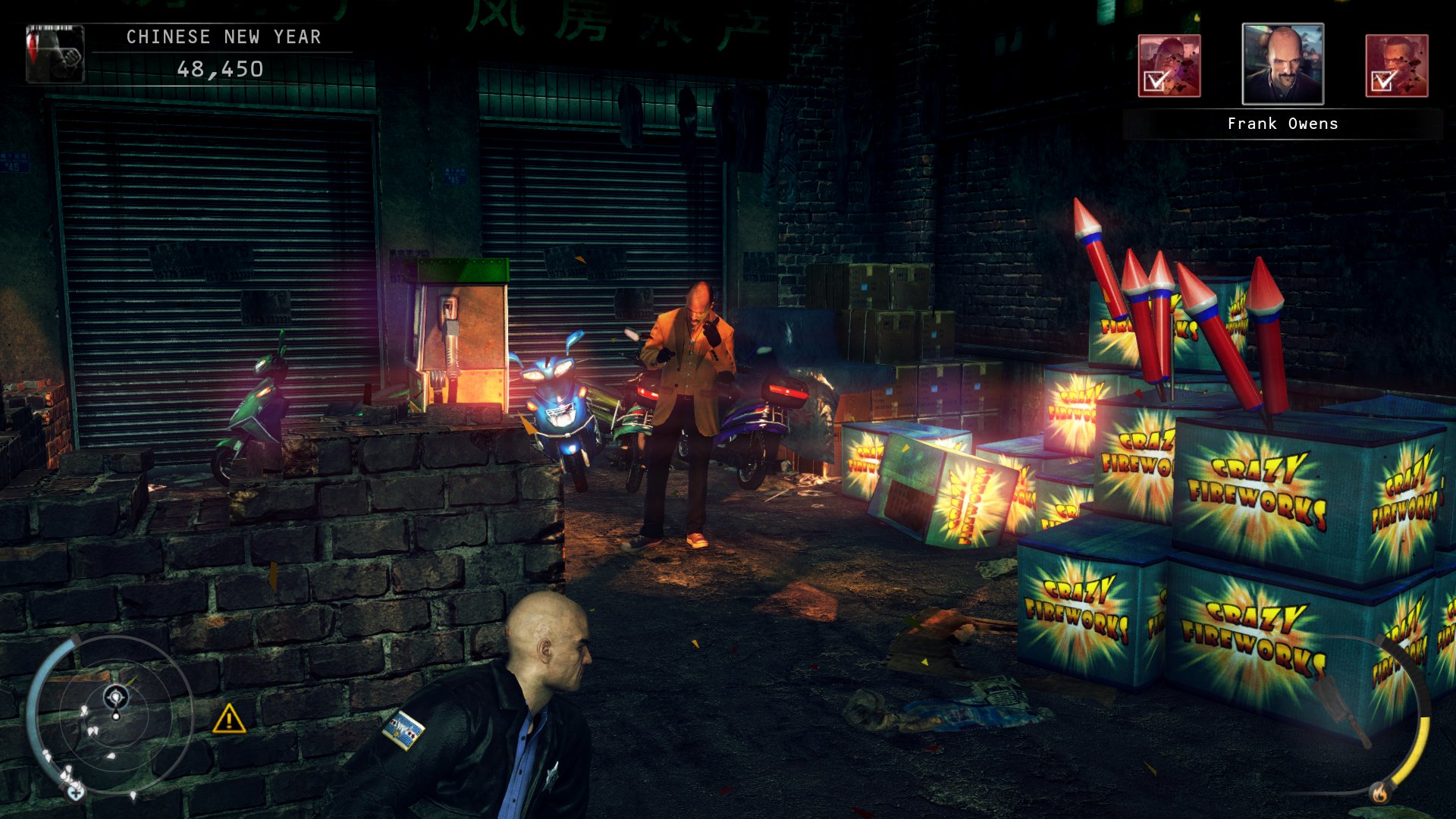Click the checked target portrait left of Frank Owens

click(1169, 66)
